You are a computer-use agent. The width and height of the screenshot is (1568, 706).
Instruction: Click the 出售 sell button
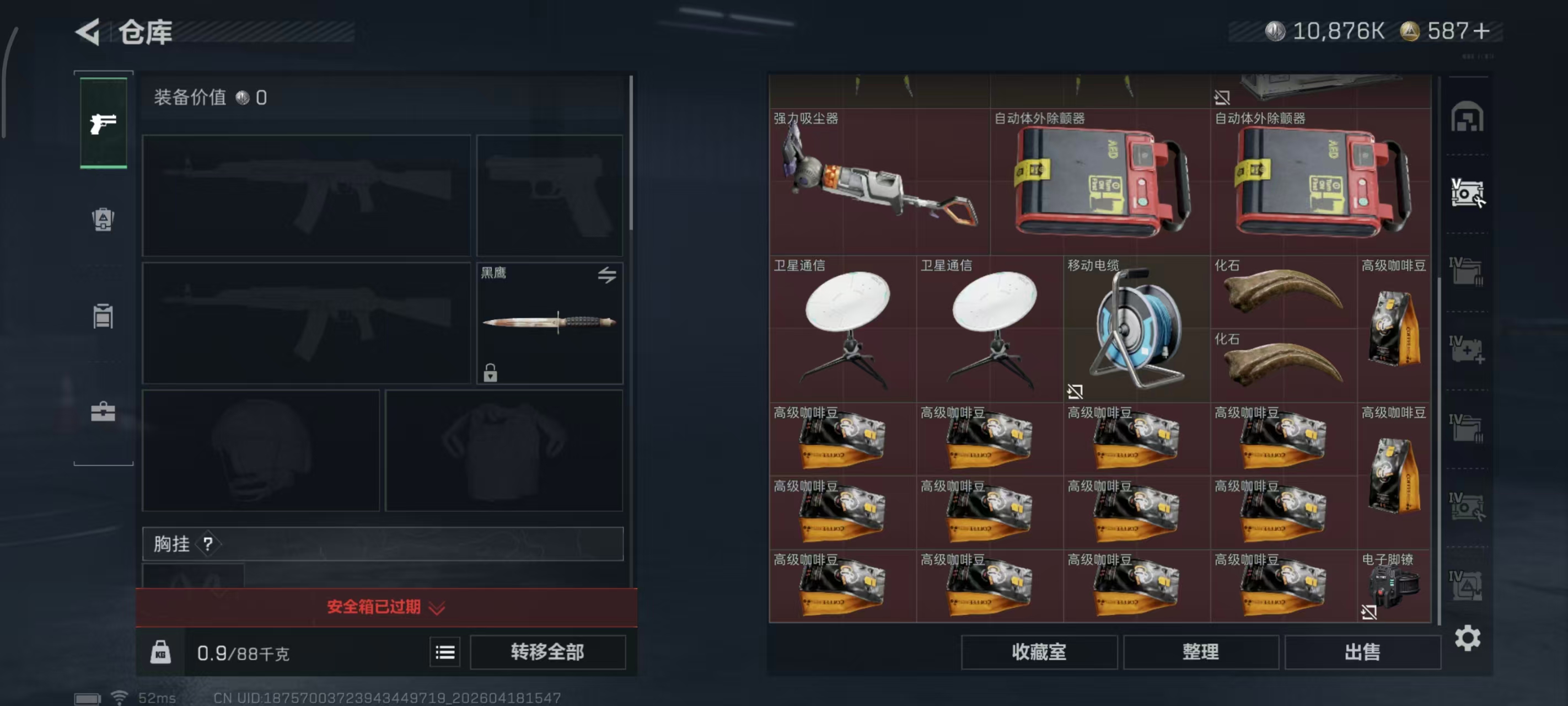point(1363,652)
